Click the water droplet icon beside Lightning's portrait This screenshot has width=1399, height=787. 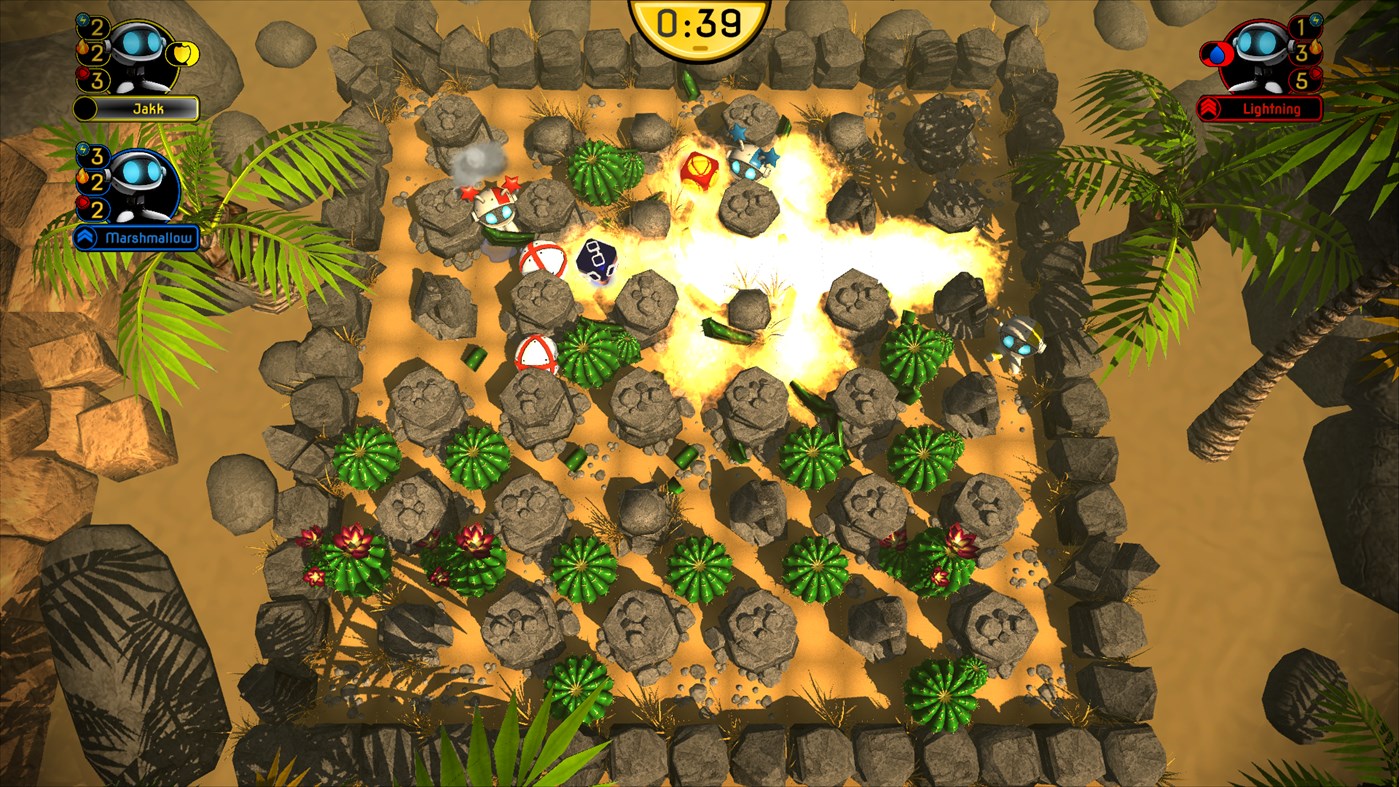pos(1216,55)
